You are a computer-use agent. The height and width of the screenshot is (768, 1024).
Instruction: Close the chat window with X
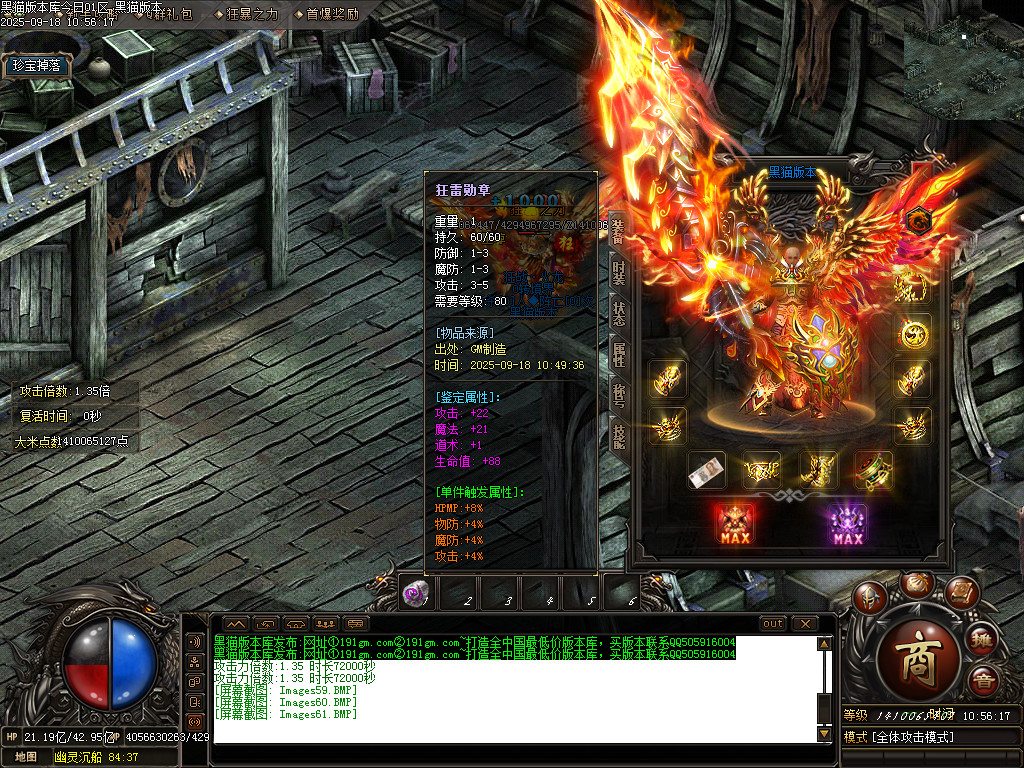804,624
